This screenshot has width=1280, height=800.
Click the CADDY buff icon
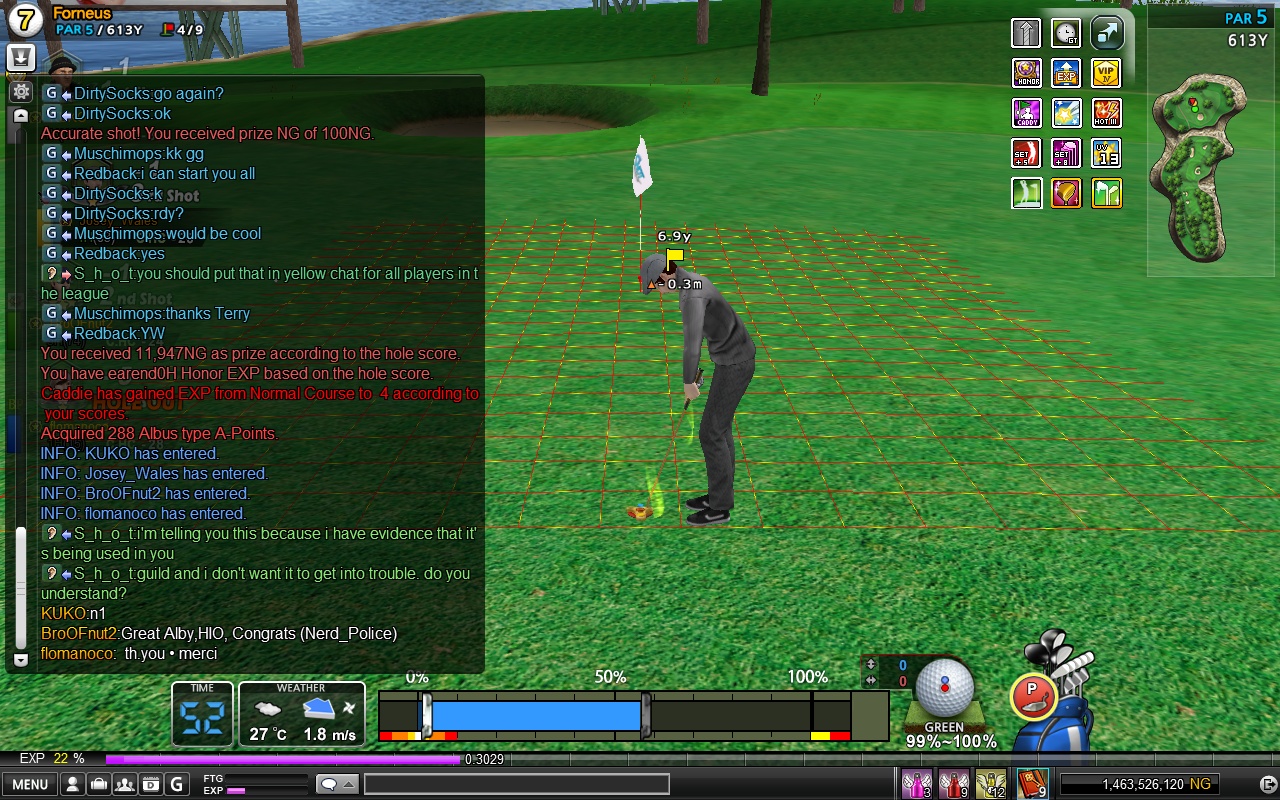tap(1027, 113)
